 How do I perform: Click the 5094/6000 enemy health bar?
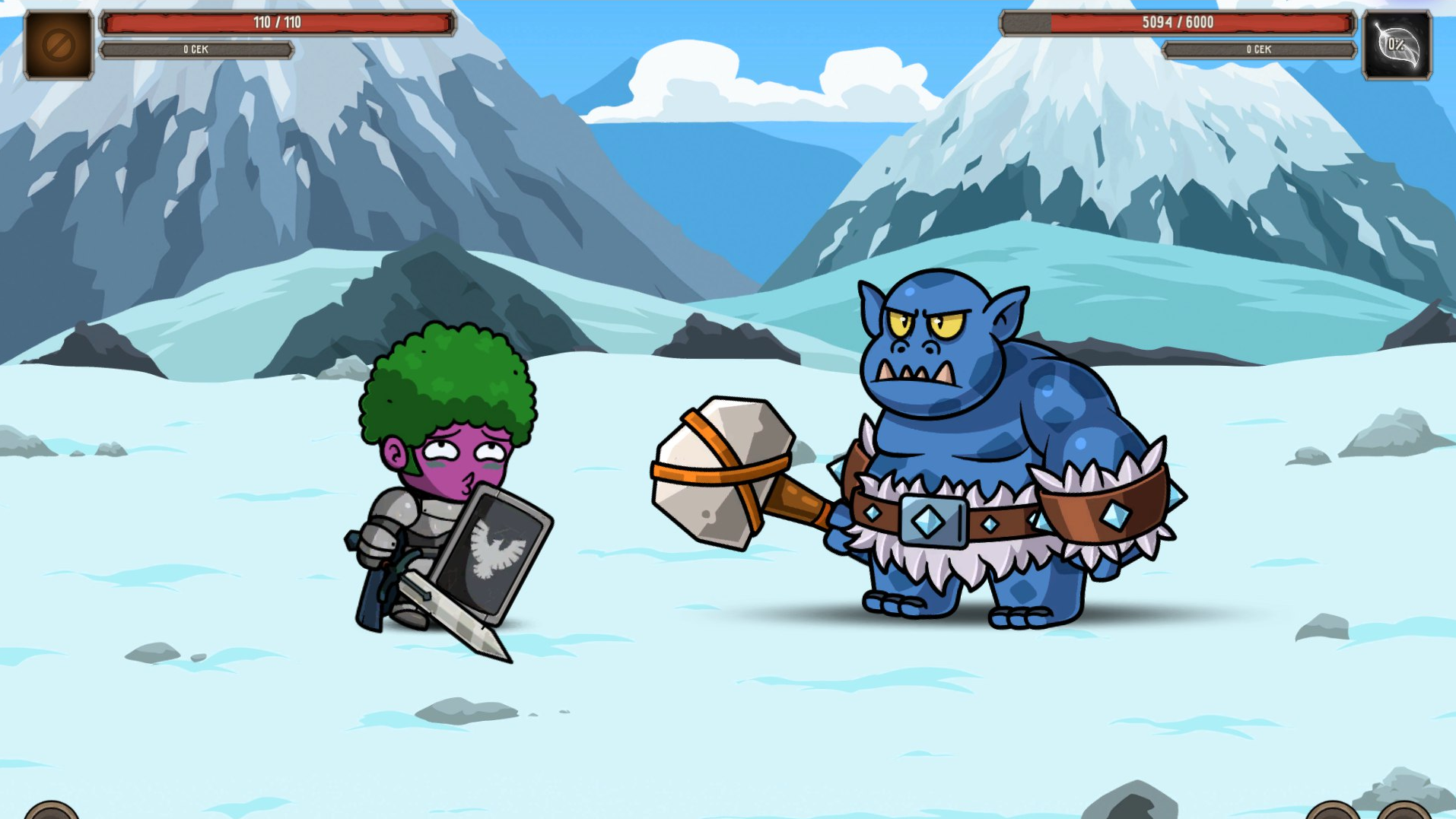point(1178,23)
